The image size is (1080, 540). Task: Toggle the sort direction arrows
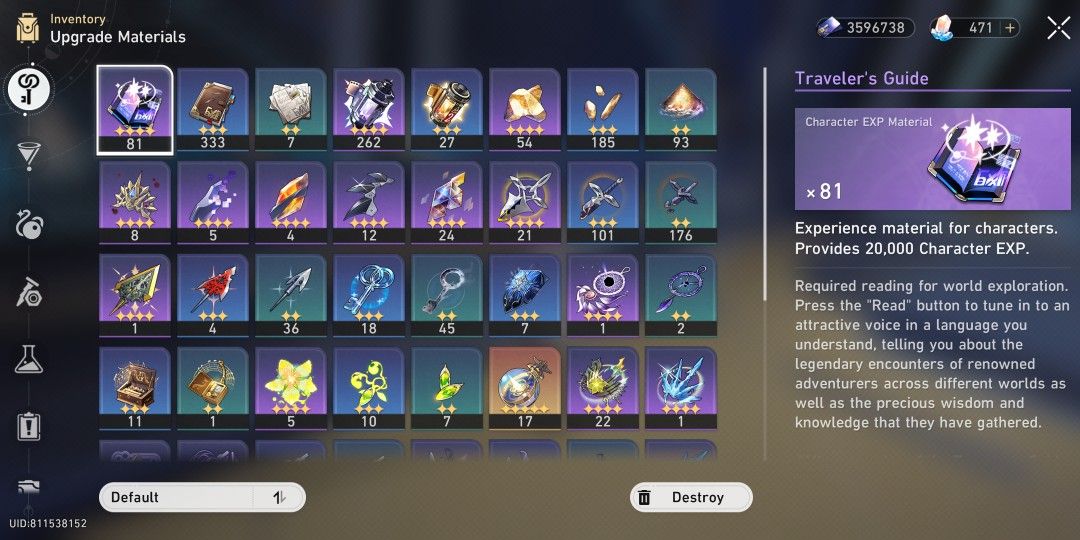pyautogui.click(x=279, y=497)
